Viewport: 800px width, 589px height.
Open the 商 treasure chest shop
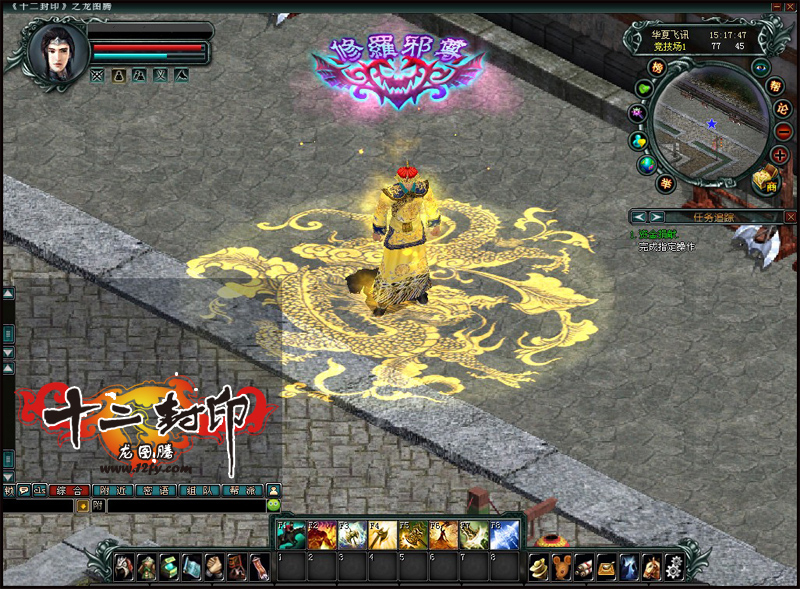(x=766, y=178)
